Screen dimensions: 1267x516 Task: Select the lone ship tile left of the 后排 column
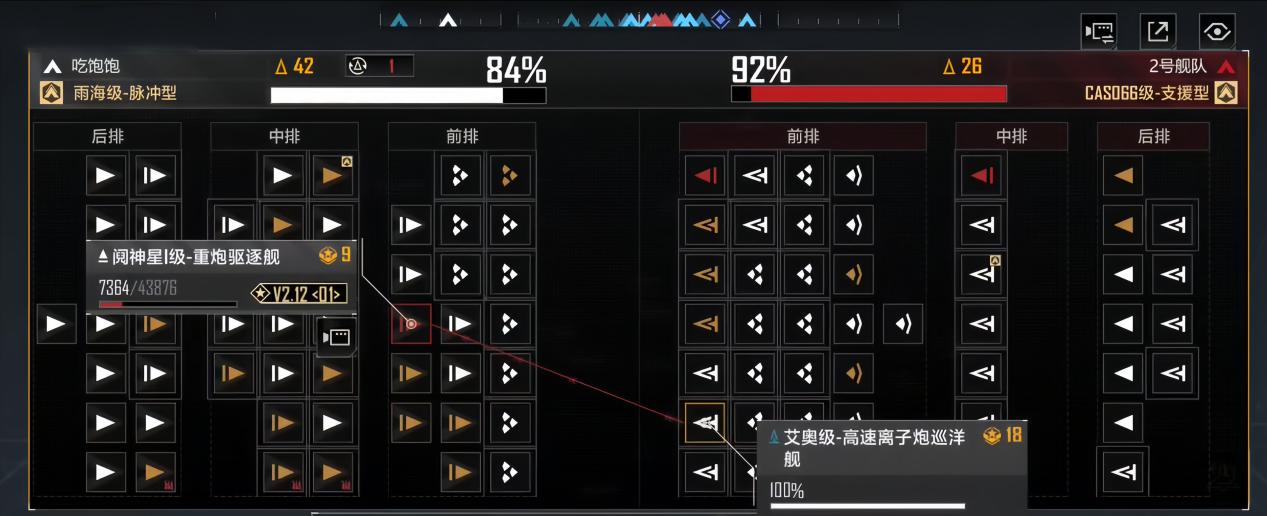[56, 324]
